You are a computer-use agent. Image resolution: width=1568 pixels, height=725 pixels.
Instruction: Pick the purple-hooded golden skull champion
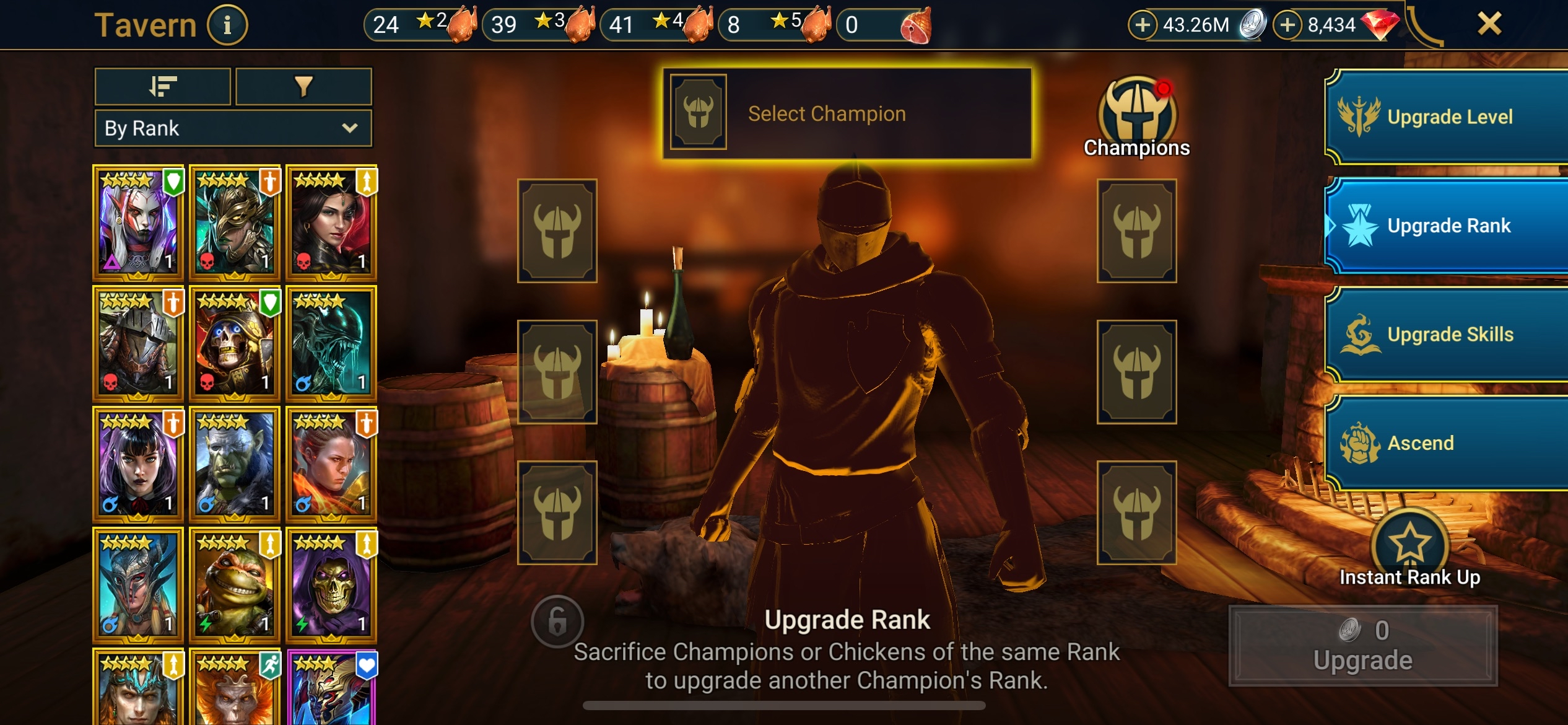point(331,584)
